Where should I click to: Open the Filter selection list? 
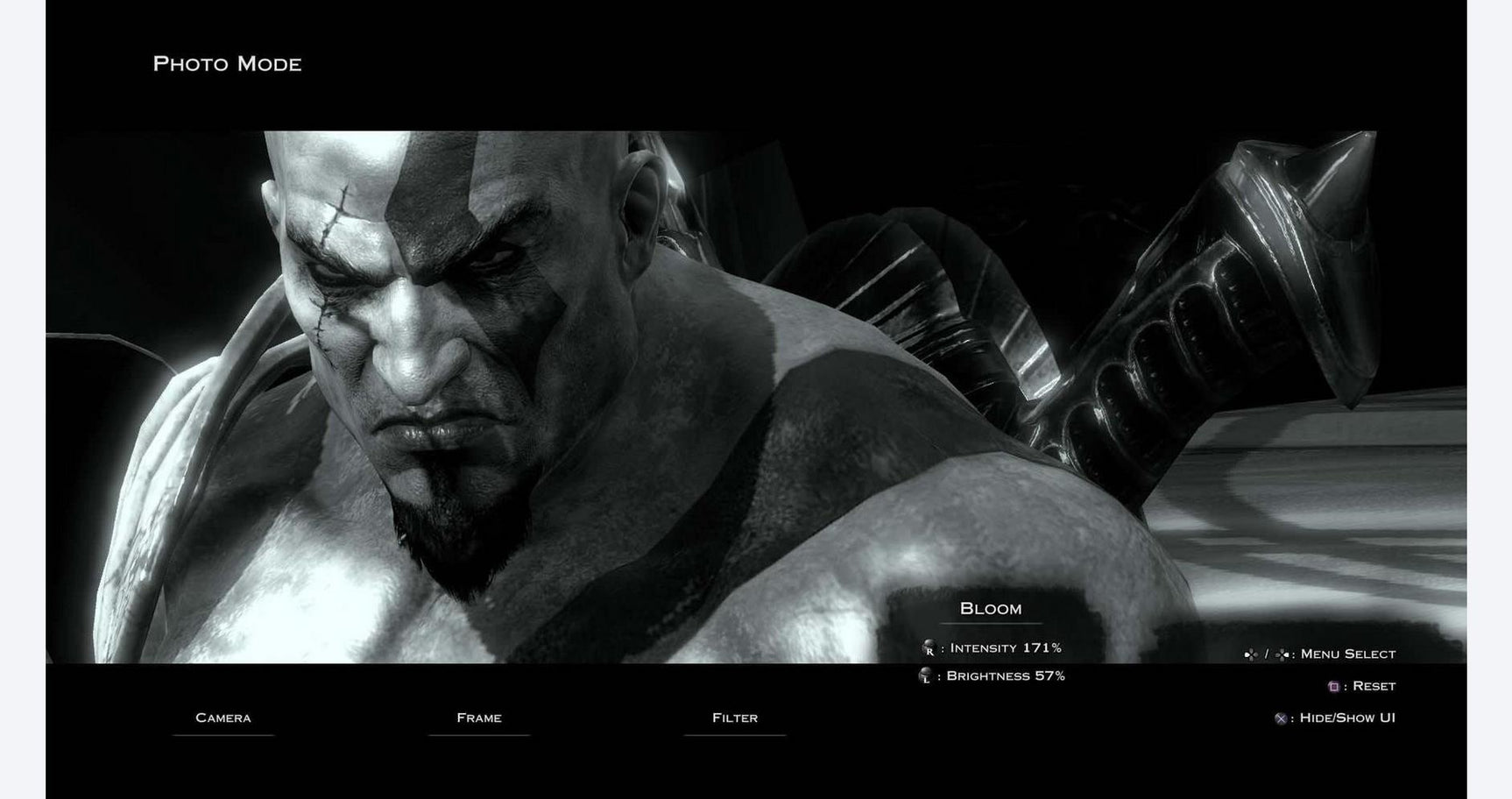[x=736, y=718]
